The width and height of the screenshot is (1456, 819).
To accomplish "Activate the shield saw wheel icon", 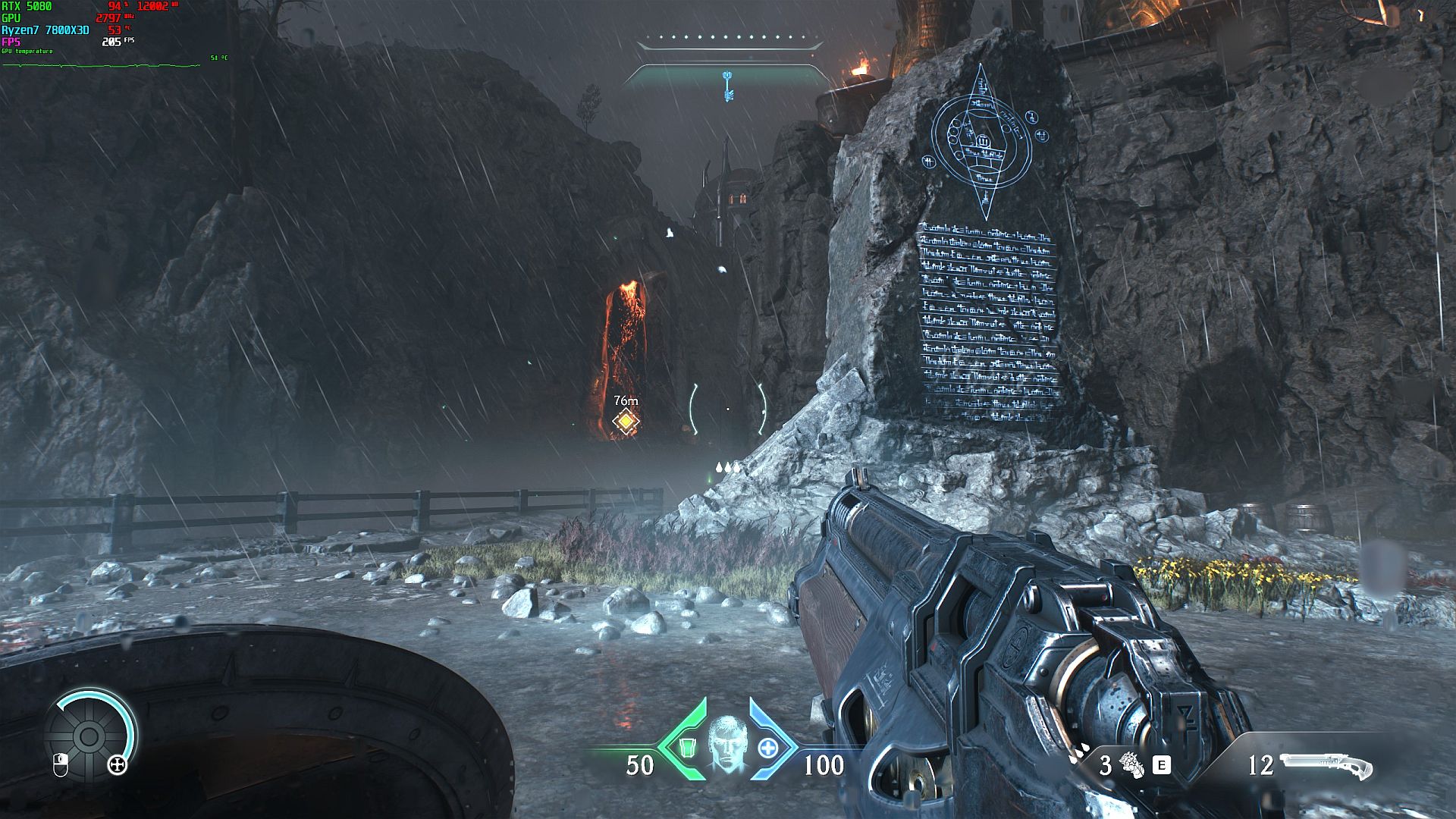I will (89, 735).
